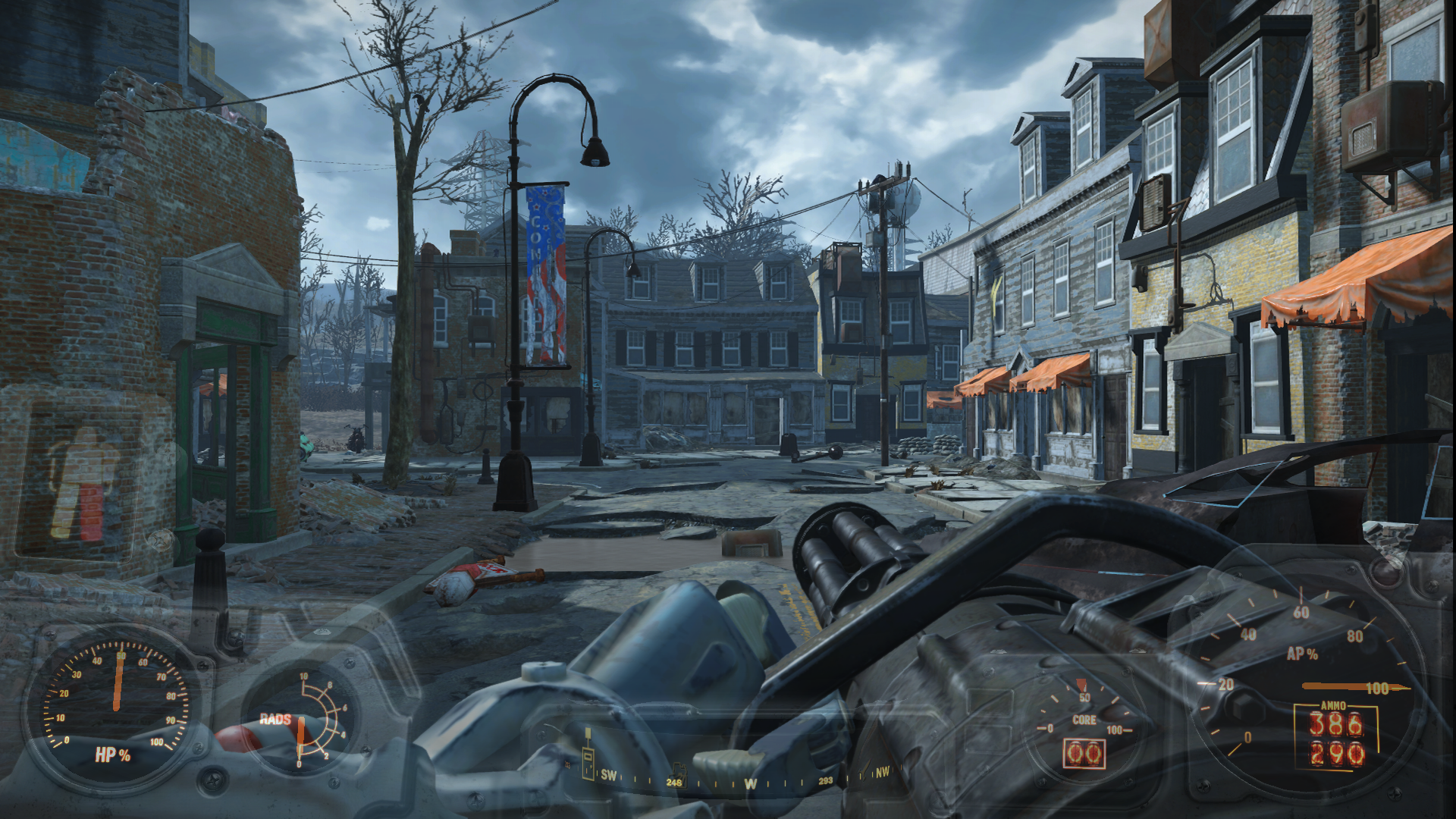Click the red 50 marker above the CORE gauge
1456x819 pixels.
[x=1081, y=685]
